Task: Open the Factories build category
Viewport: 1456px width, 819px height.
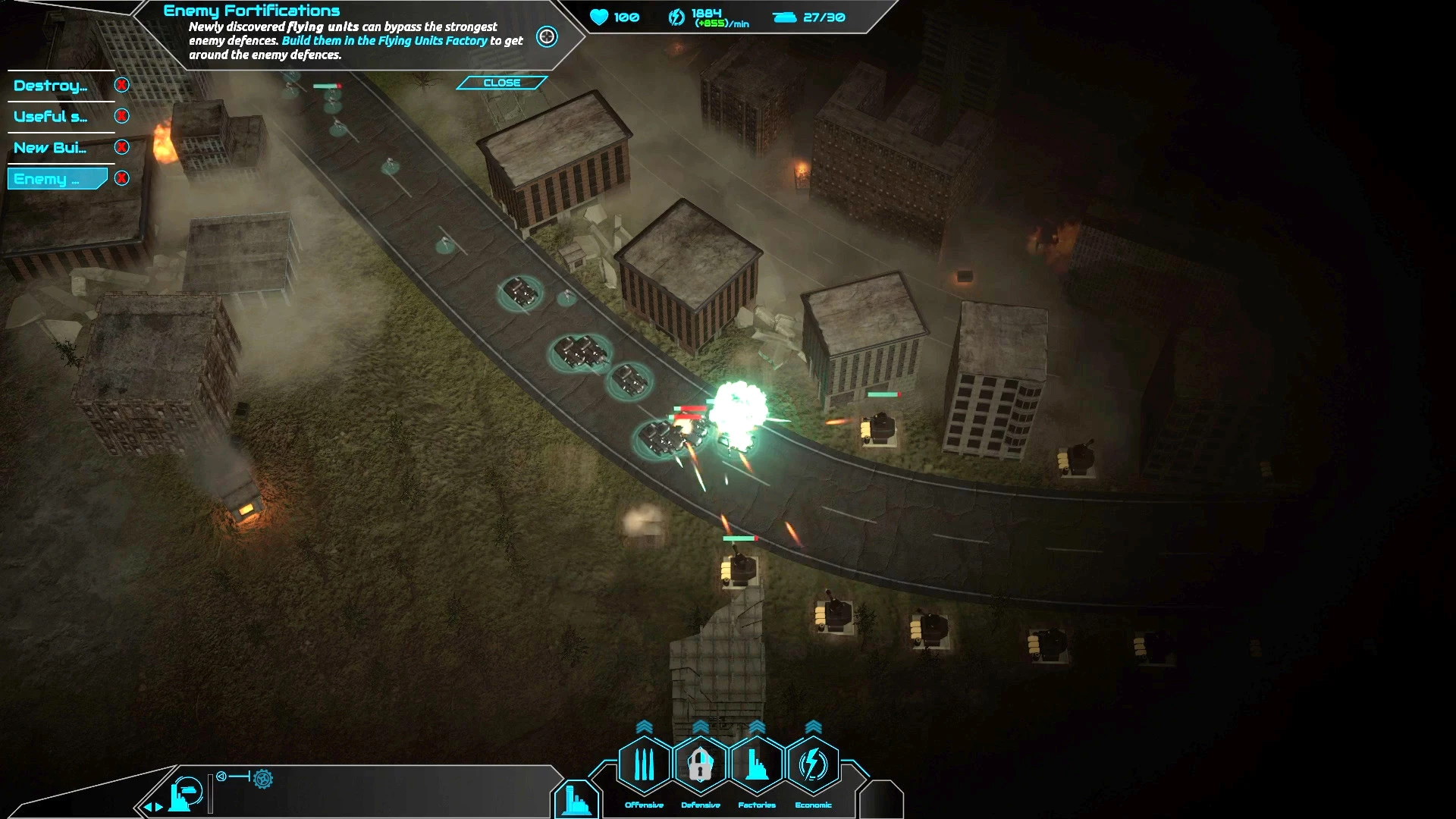Action: click(757, 764)
